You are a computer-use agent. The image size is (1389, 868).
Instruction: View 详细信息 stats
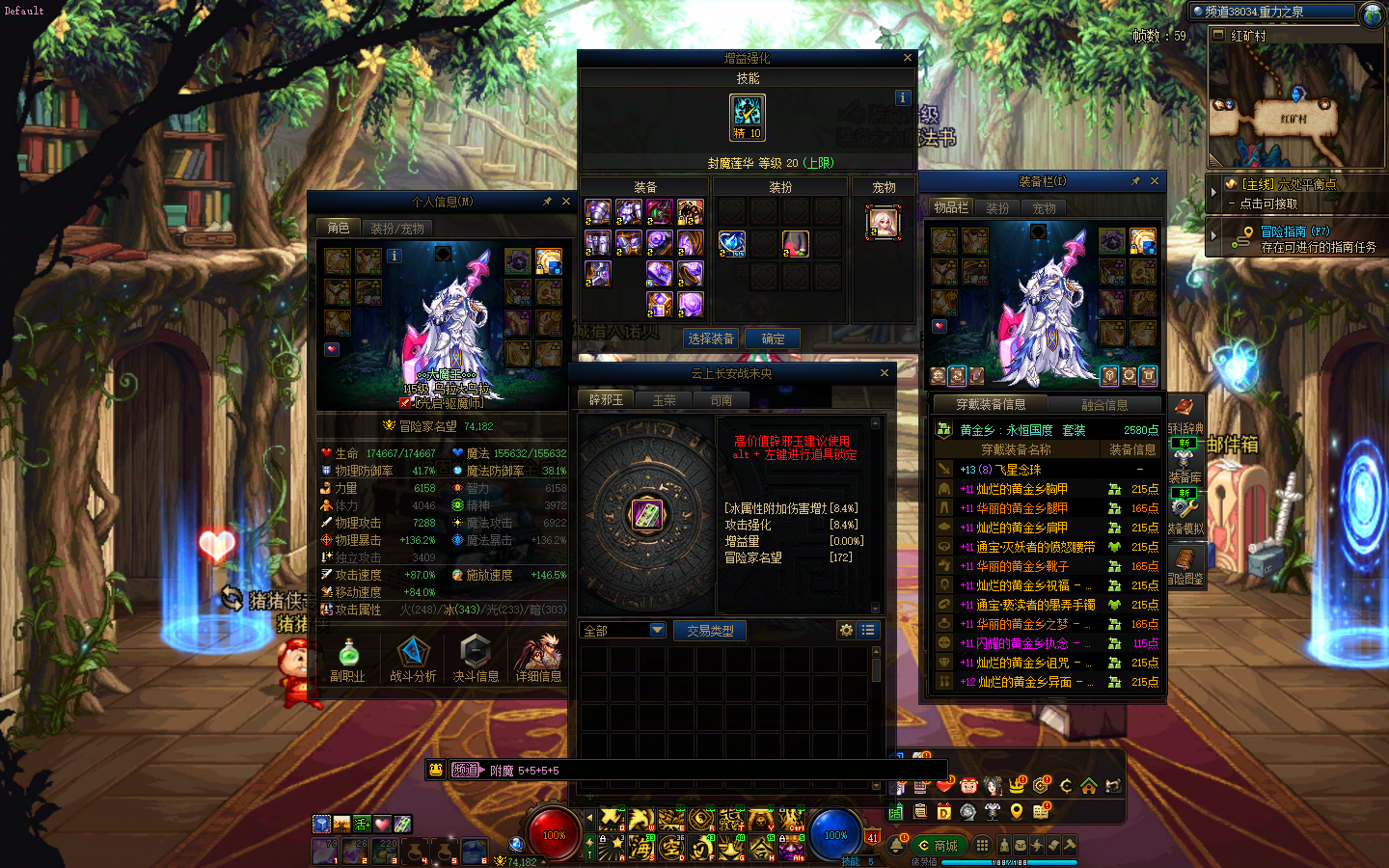538,659
